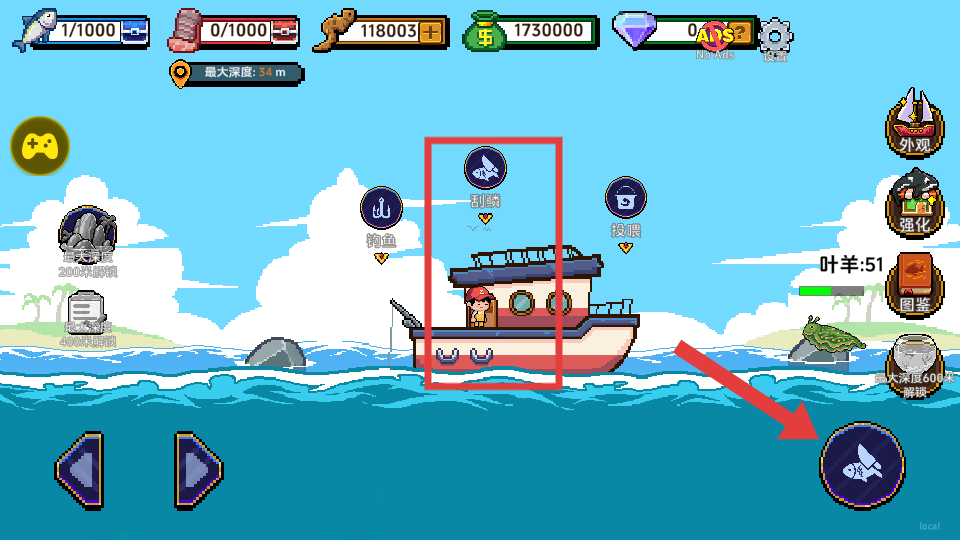Open the 图鉴 encyclopedia book

point(914,284)
